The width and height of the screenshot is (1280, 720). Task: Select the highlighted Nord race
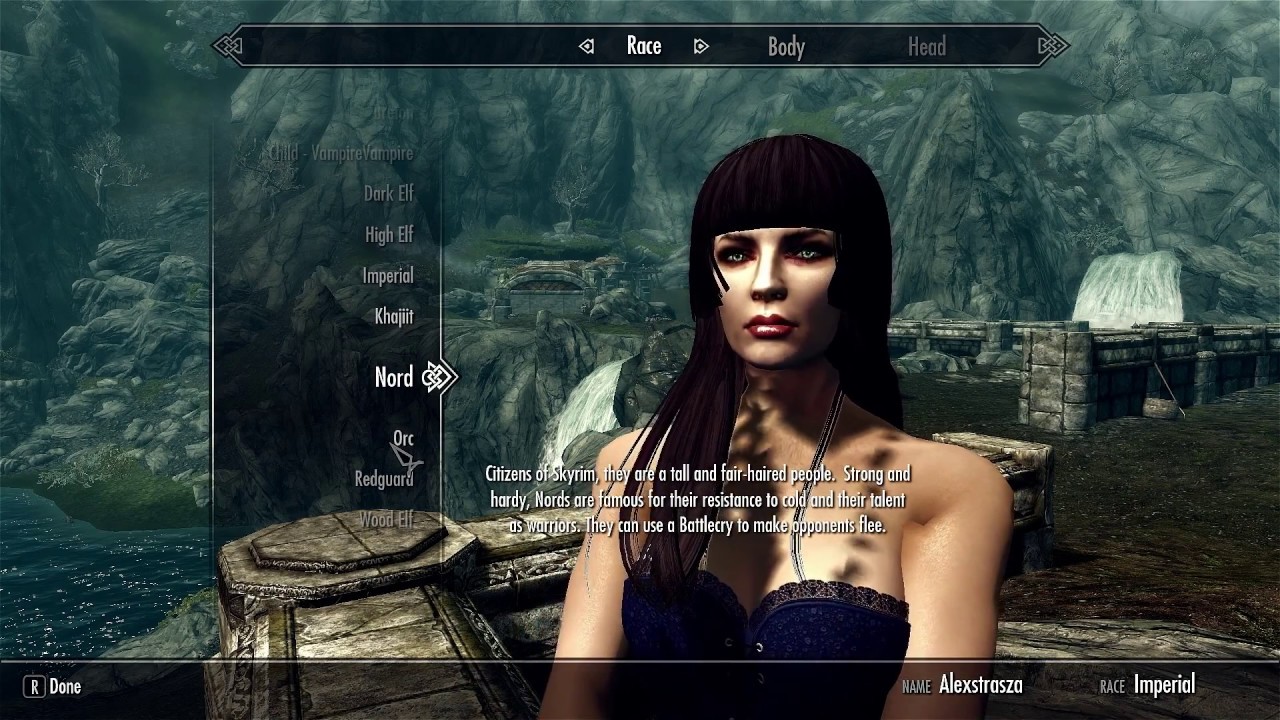pos(393,377)
